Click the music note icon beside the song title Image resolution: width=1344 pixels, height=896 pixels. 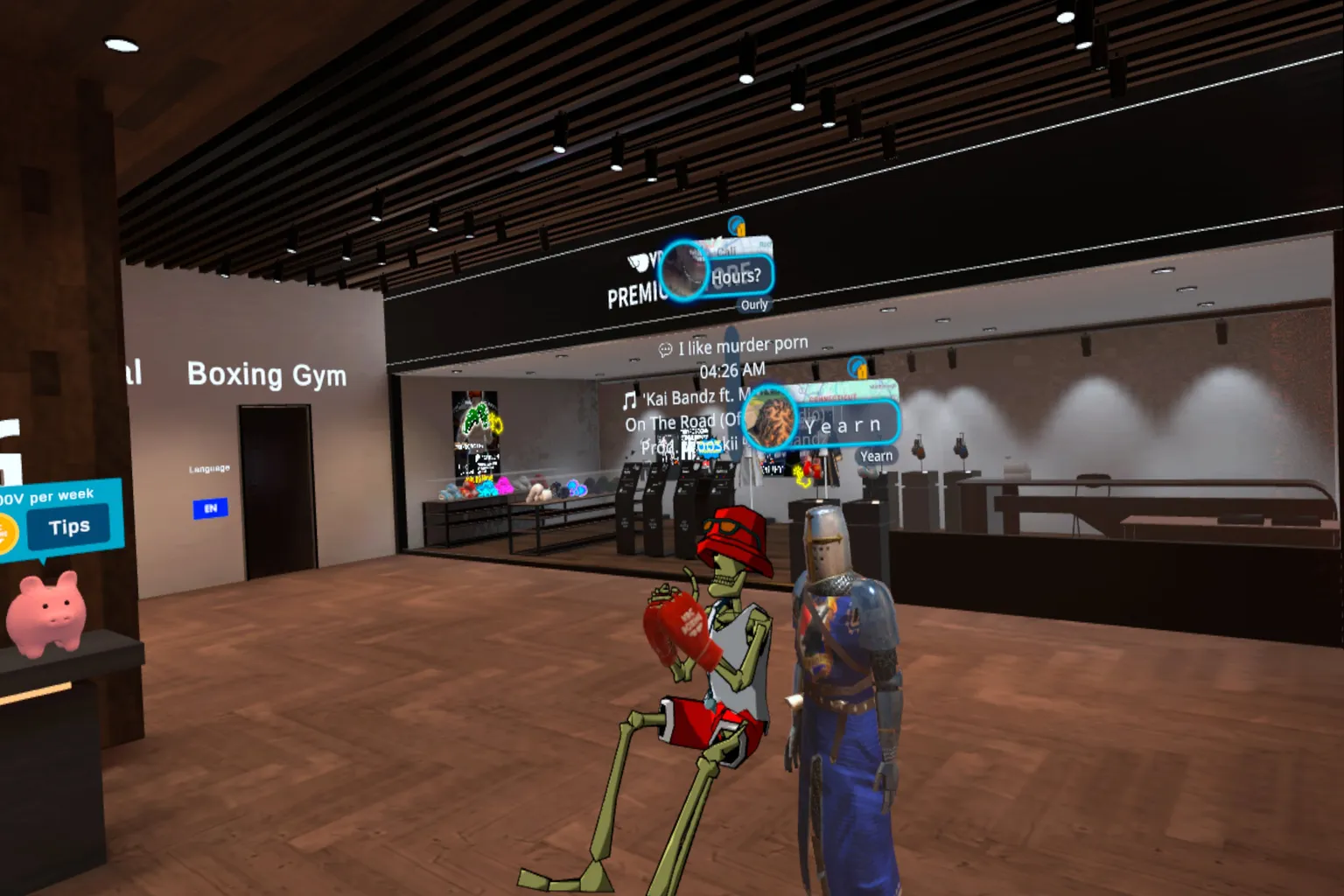628,399
